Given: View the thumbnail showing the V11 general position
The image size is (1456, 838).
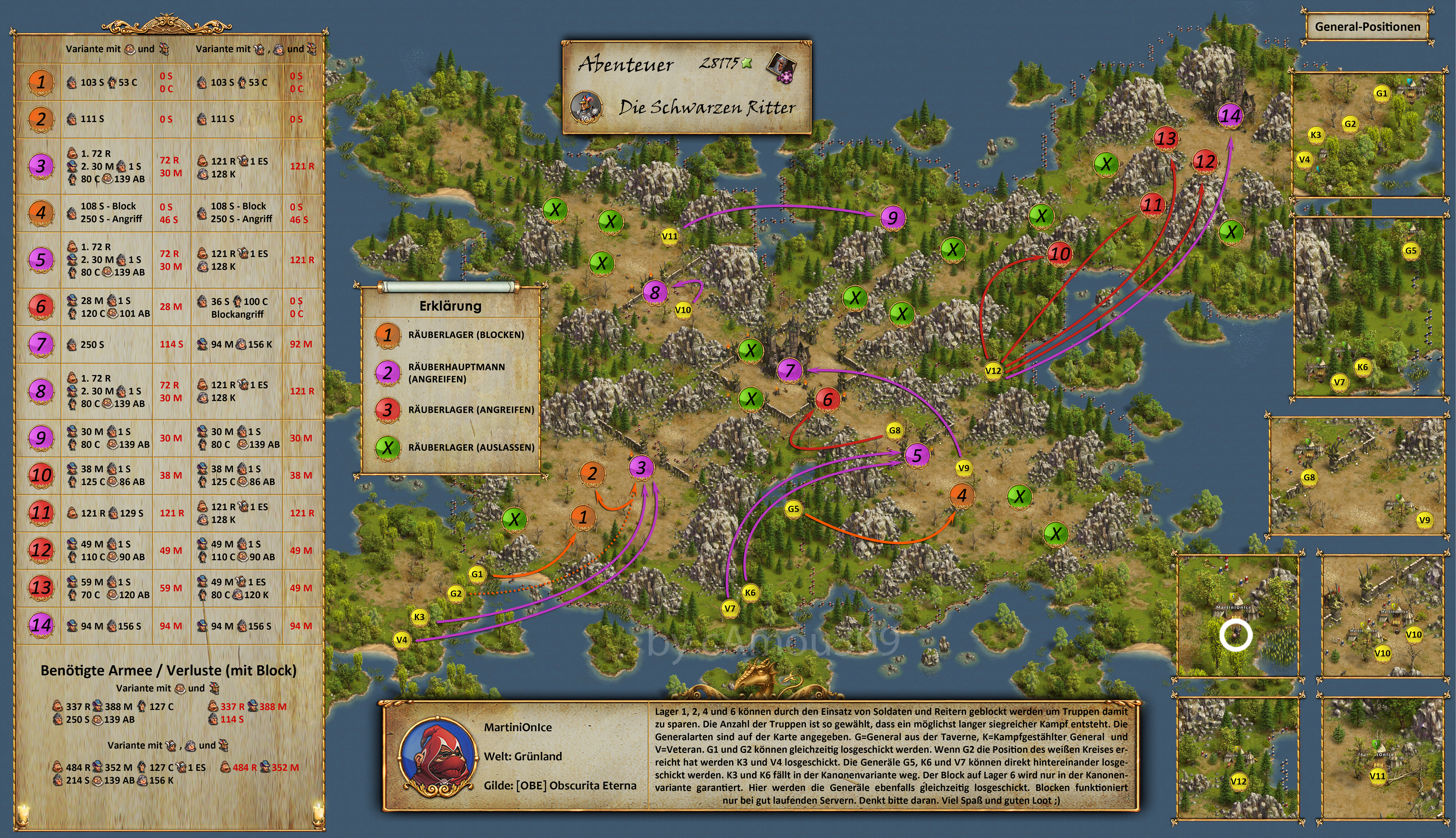Looking at the screenshot, I should click(x=1382, y=758).
